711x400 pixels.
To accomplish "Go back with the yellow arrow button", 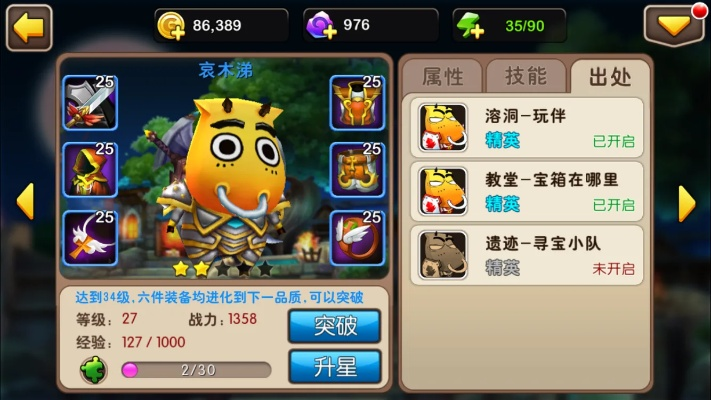I will 29,28.
